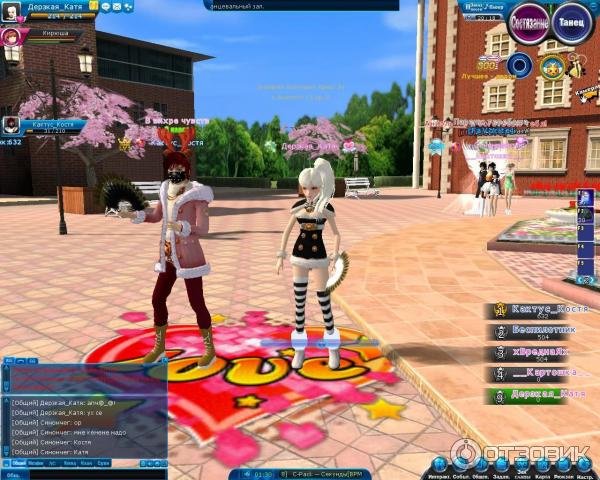600x480 pixels.
Task: Click the blue ring icon under Состязание
Action: pyautogui.click(x=518, y=63)
